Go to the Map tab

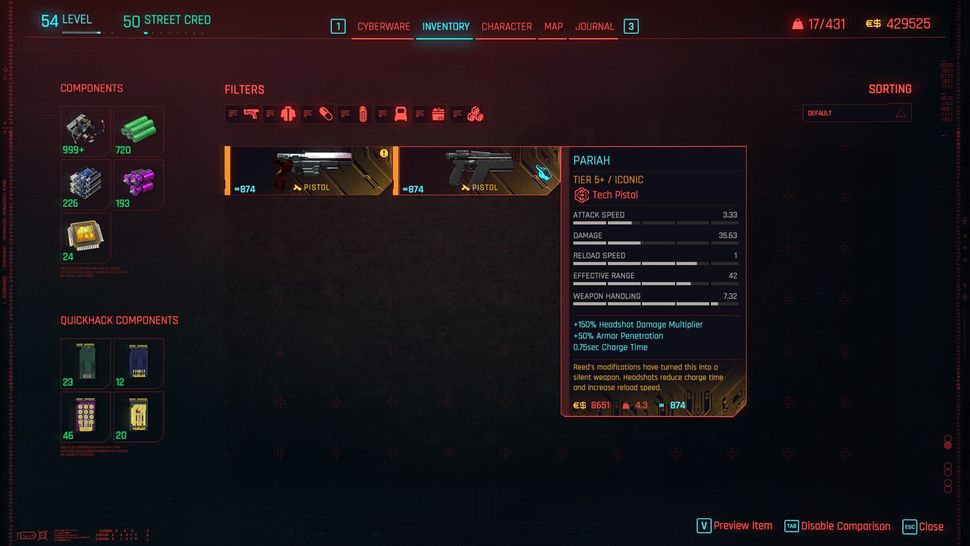[x=553, y=27]
